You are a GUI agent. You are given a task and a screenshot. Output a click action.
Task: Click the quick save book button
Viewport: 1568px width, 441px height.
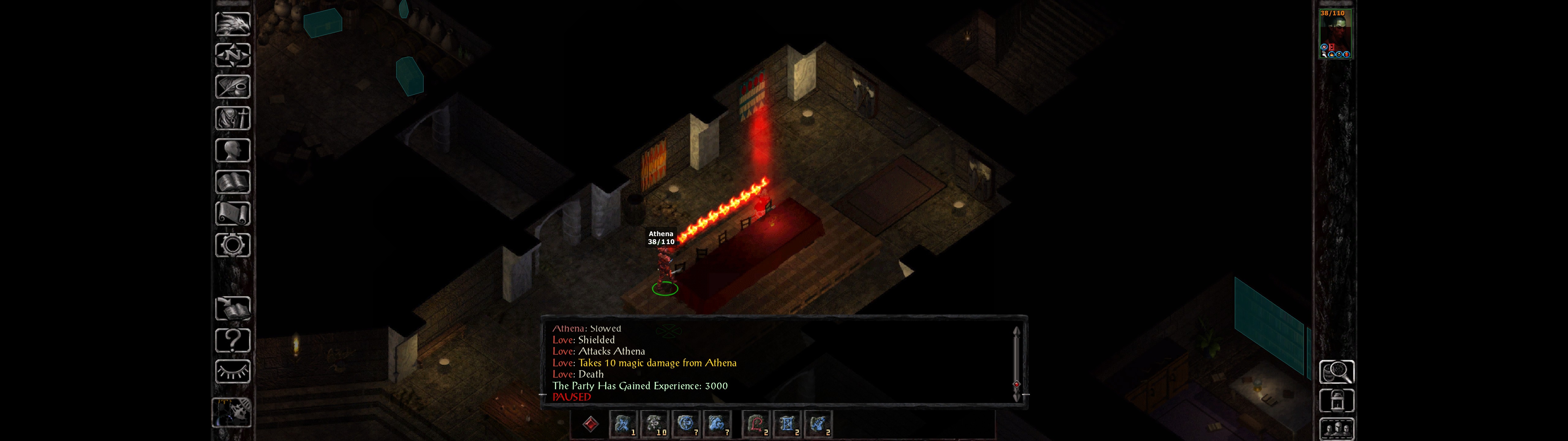click(x=232, y=308)
